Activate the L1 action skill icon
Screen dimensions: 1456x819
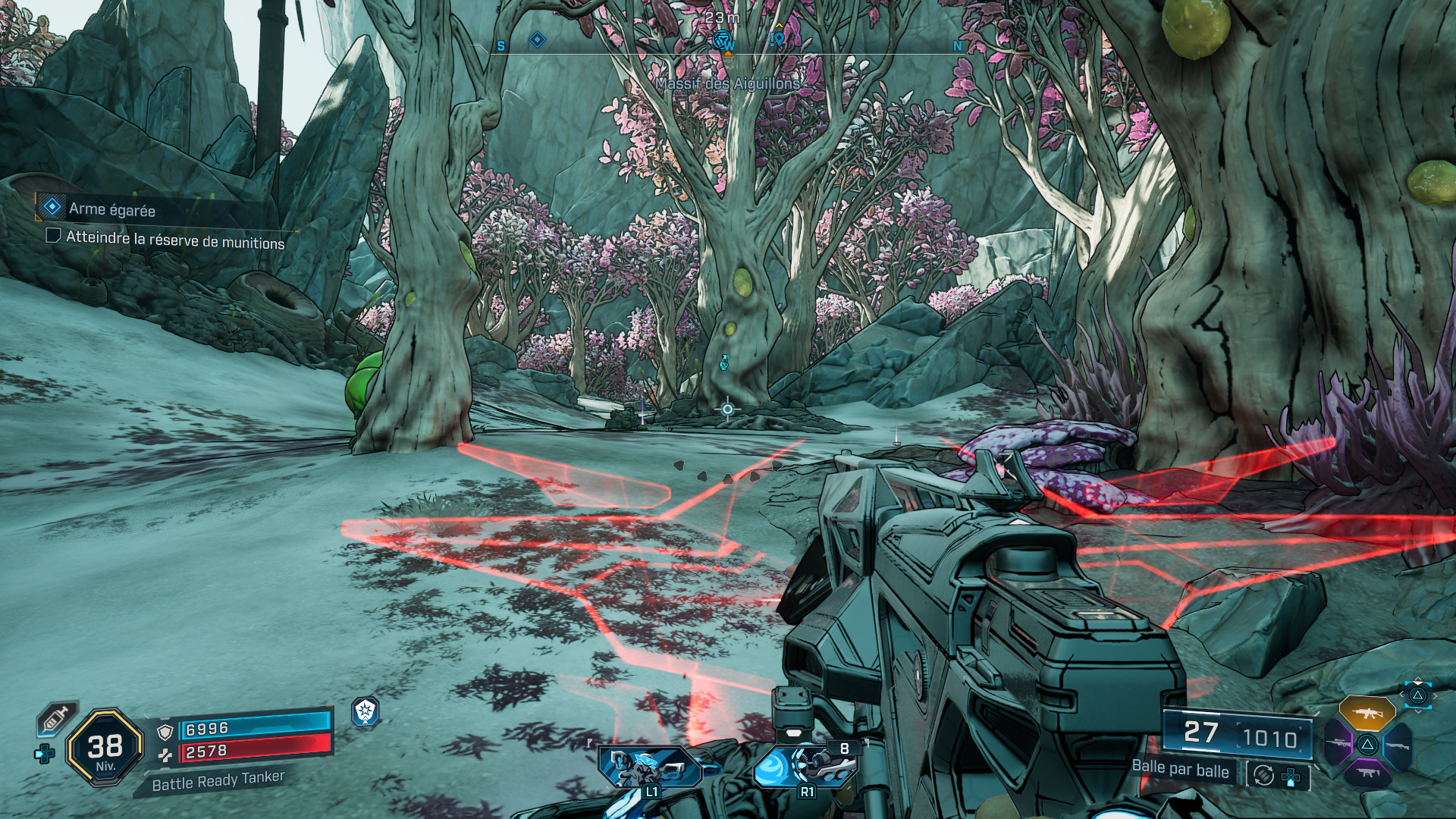click(649, 767)
